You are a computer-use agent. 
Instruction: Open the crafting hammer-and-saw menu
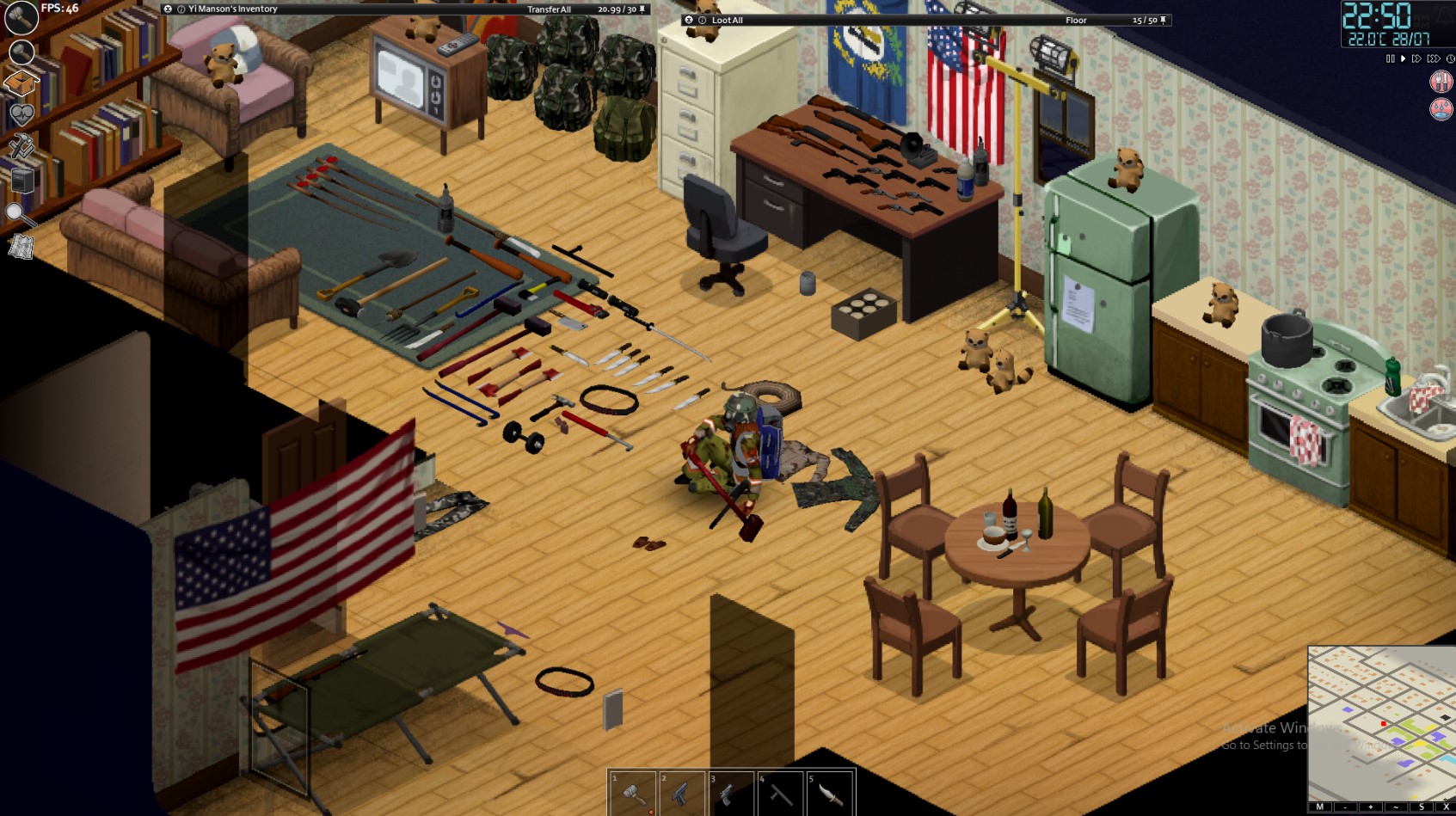(x=22, y=147)
